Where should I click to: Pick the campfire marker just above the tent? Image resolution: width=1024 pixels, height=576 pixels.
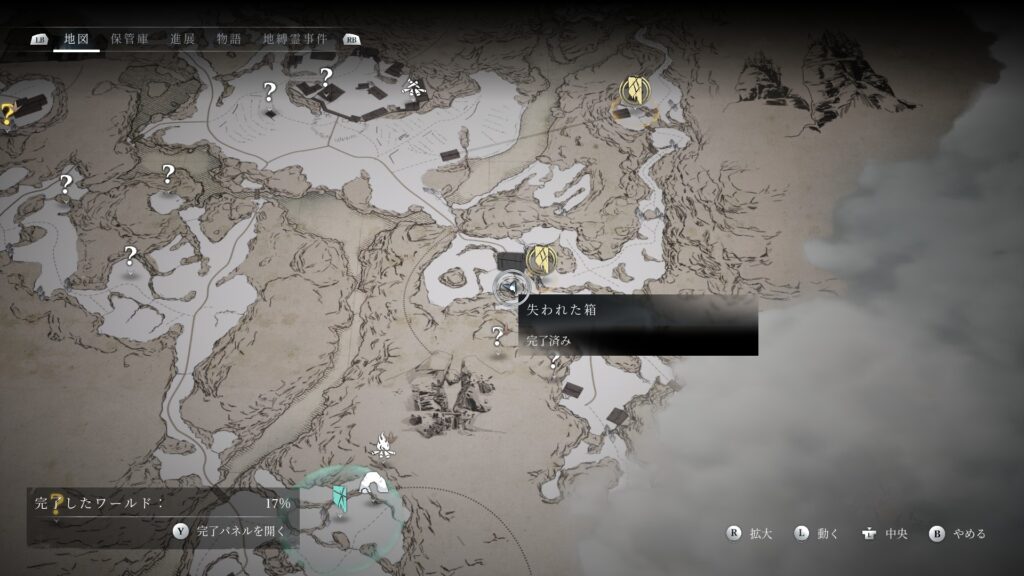[x=382, y=443]
